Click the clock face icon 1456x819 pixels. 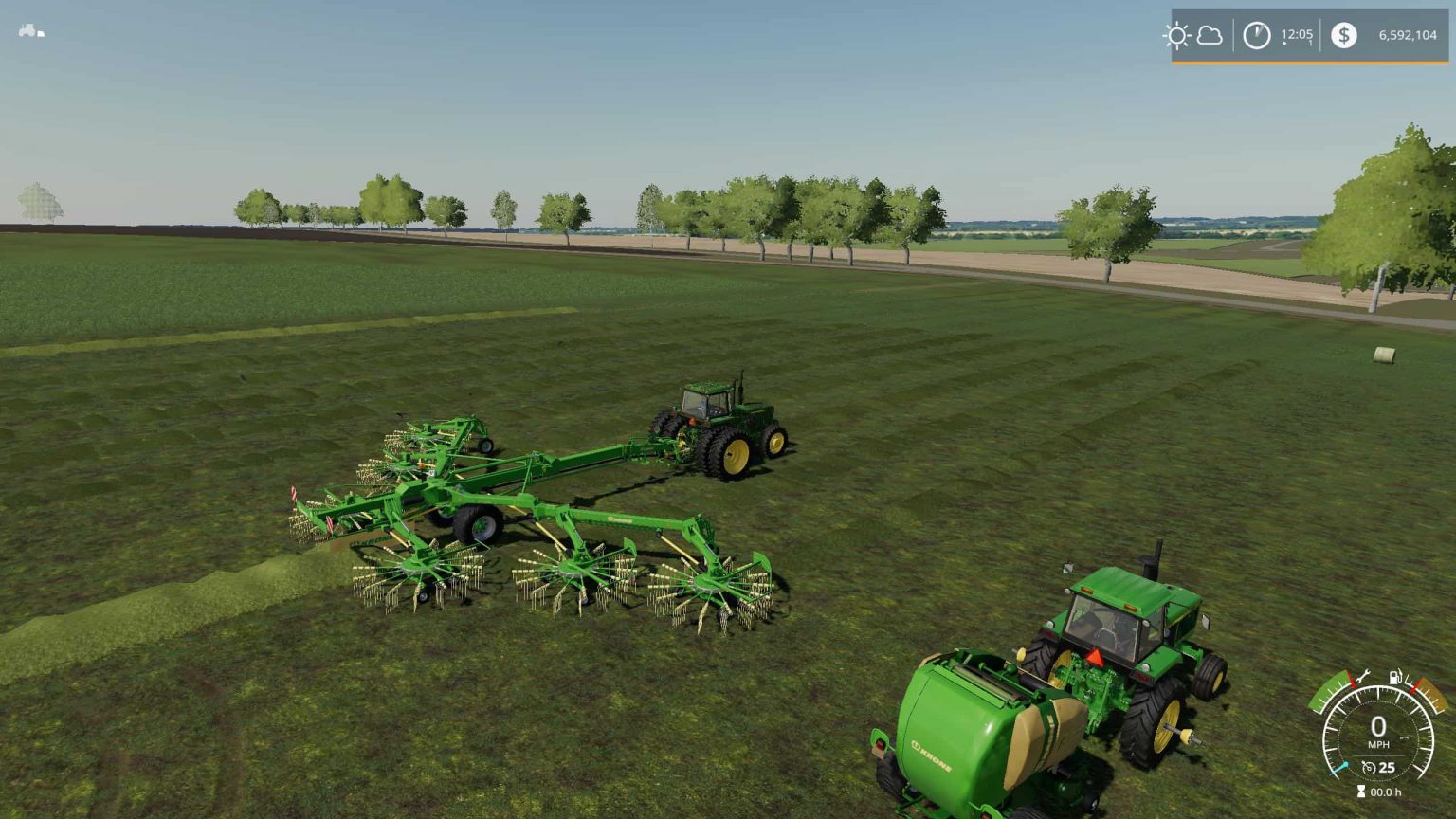pyautogui.click(x=1256, y=35)
